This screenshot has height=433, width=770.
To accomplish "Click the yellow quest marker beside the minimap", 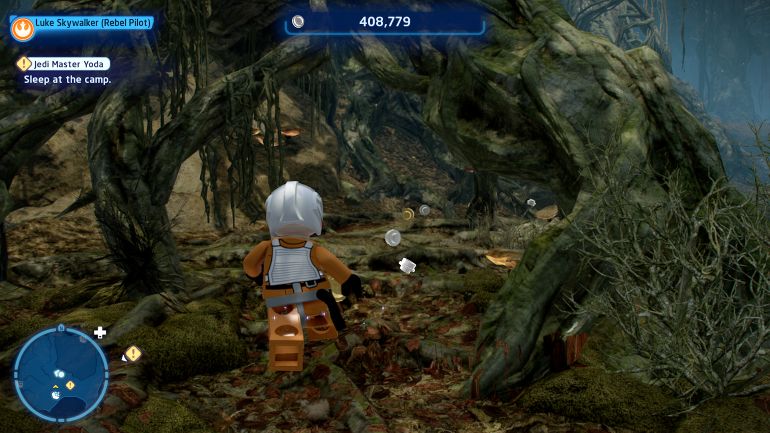I will (133, 353).
